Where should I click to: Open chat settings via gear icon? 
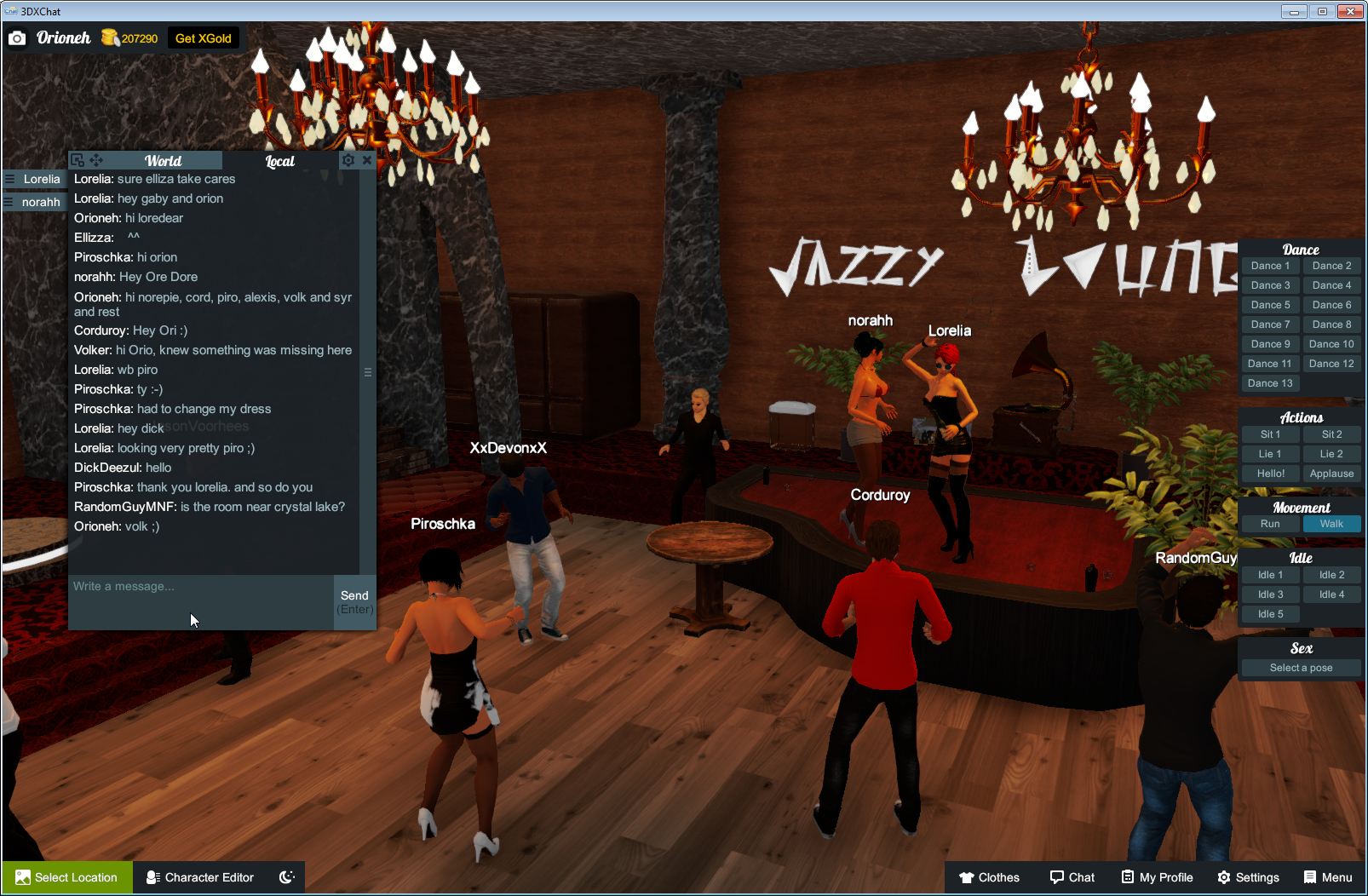click(348, 159)
